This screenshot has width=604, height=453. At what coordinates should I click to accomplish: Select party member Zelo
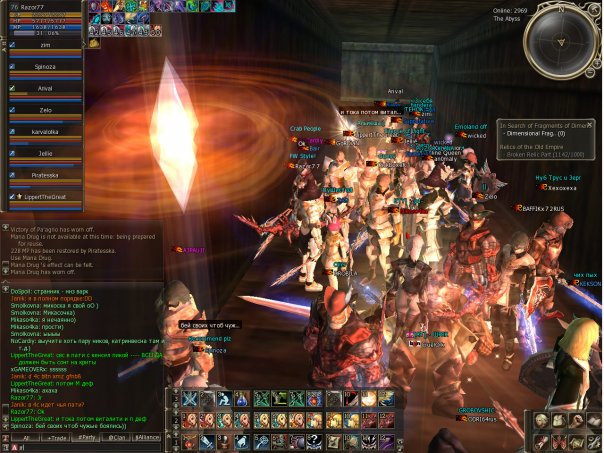pos(44,109)
